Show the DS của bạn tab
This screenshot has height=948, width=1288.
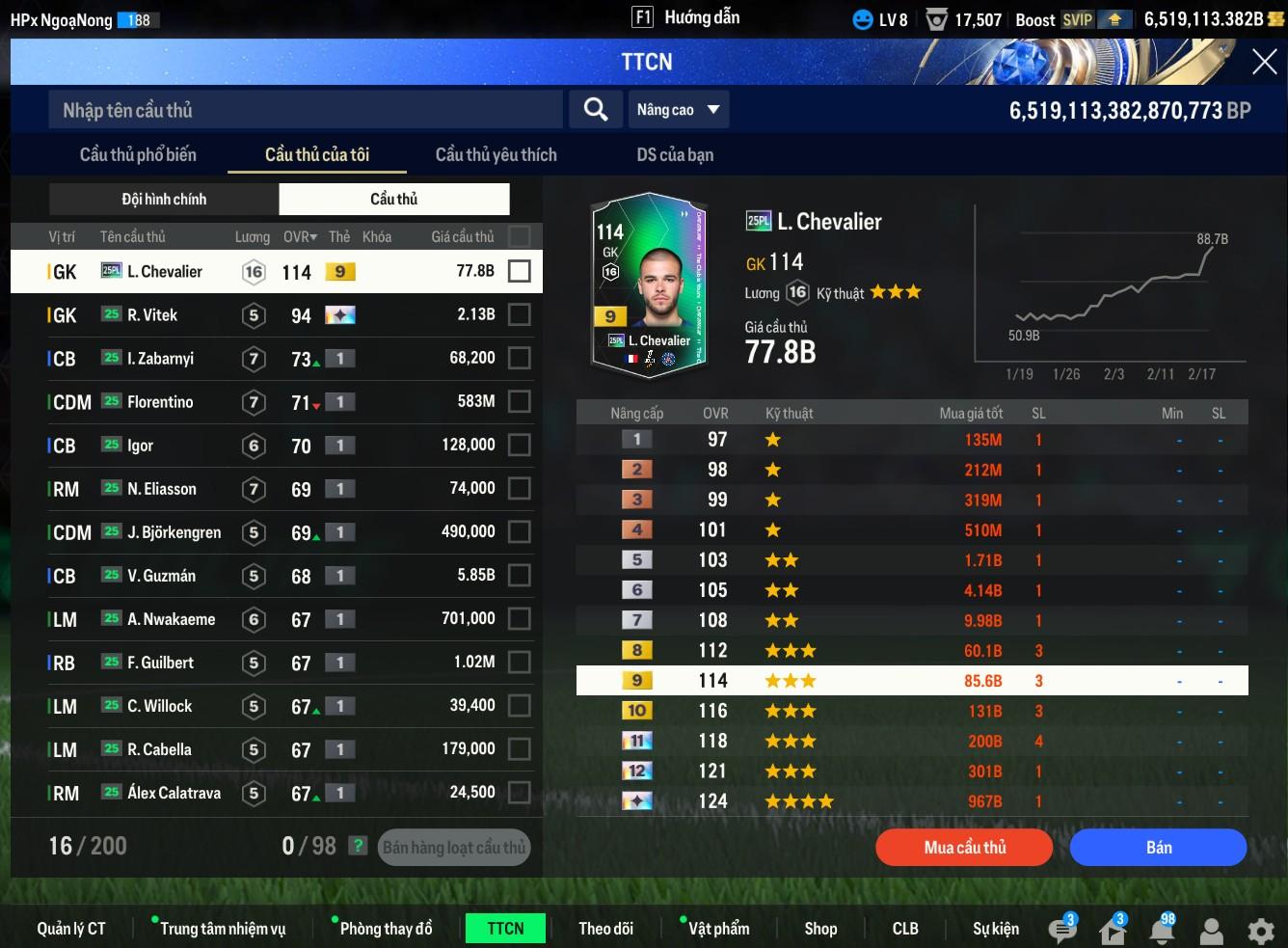coord(675,154)
